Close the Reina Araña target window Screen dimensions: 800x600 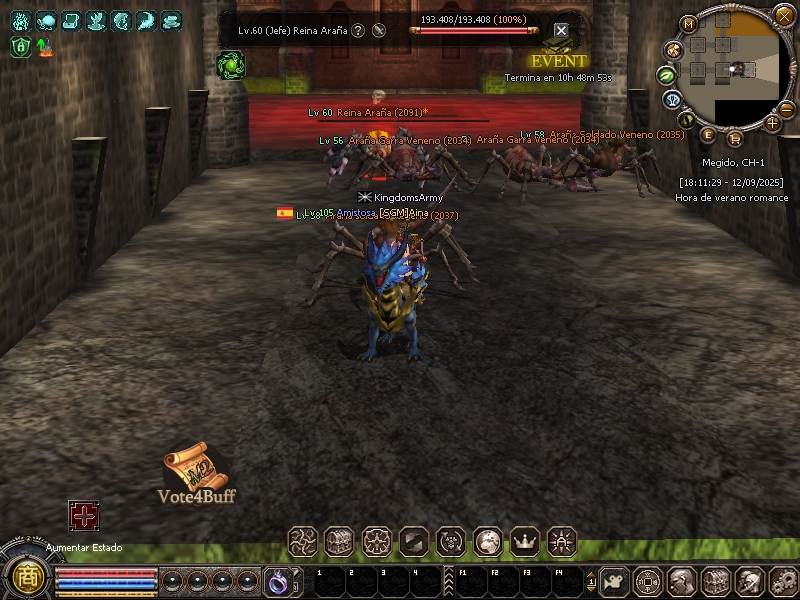(561, 31)
